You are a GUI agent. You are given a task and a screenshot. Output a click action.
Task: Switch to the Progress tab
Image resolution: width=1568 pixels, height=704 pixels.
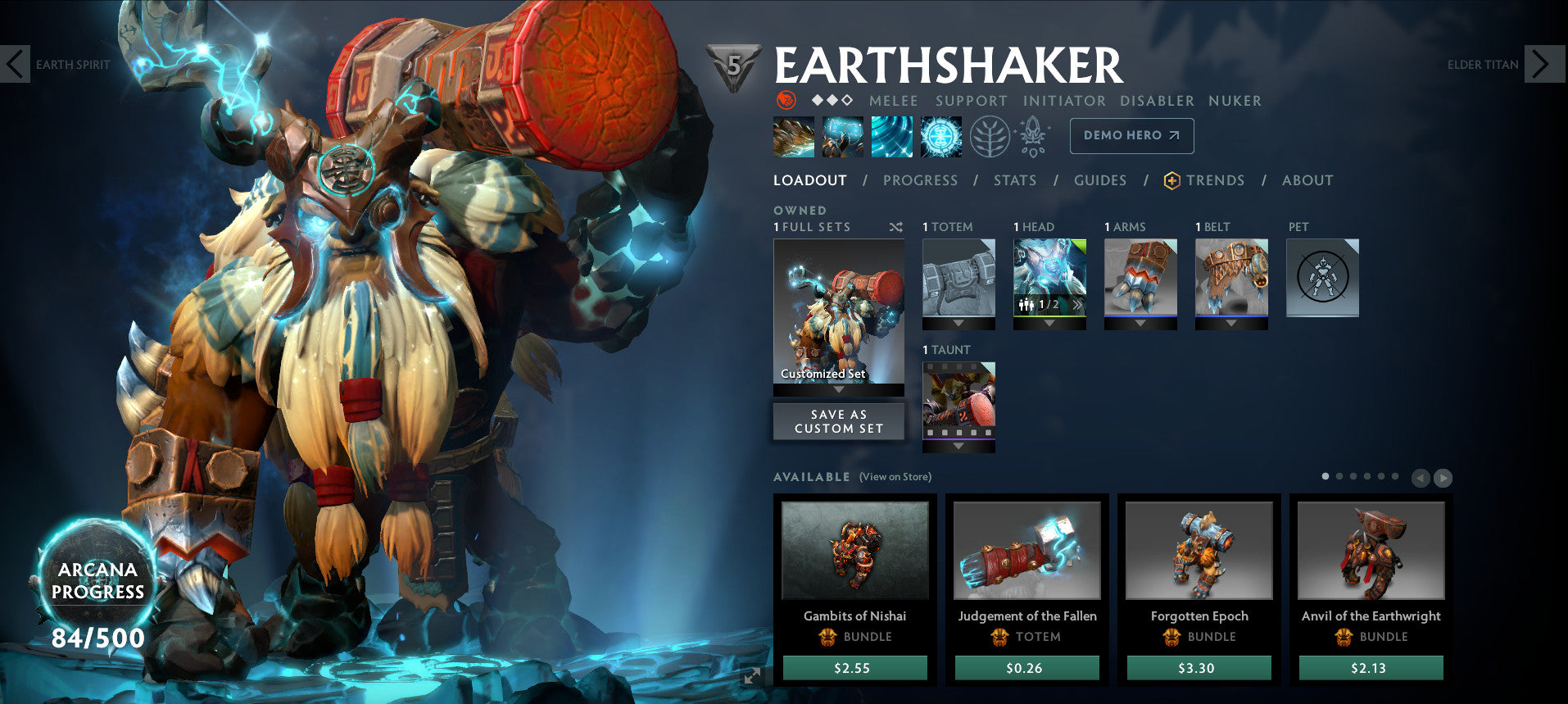point(920,180)
